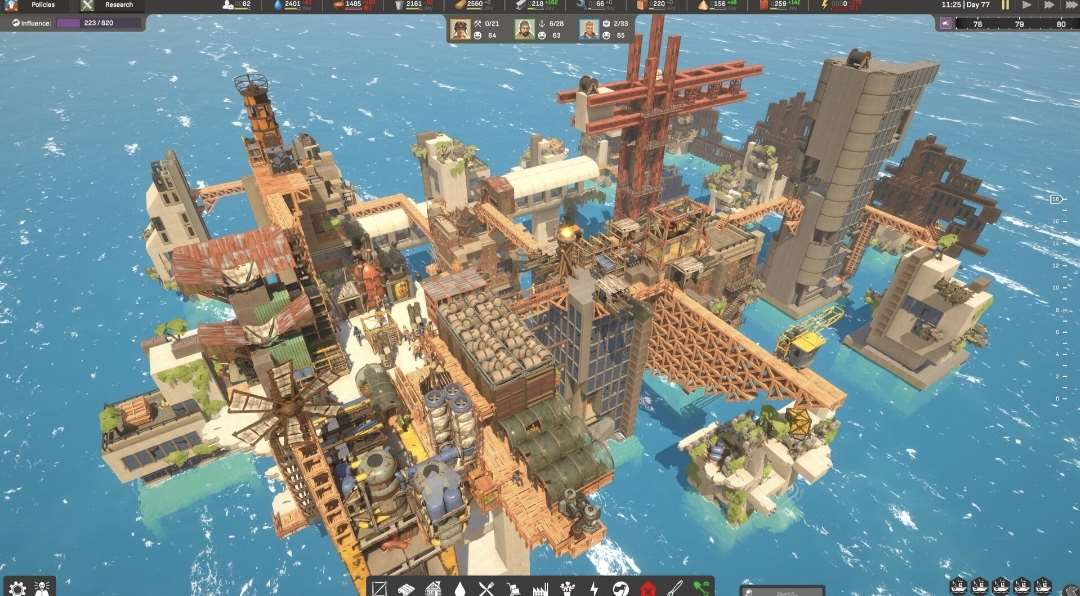Select the first faction leader portrait

(x=461, y=29)
